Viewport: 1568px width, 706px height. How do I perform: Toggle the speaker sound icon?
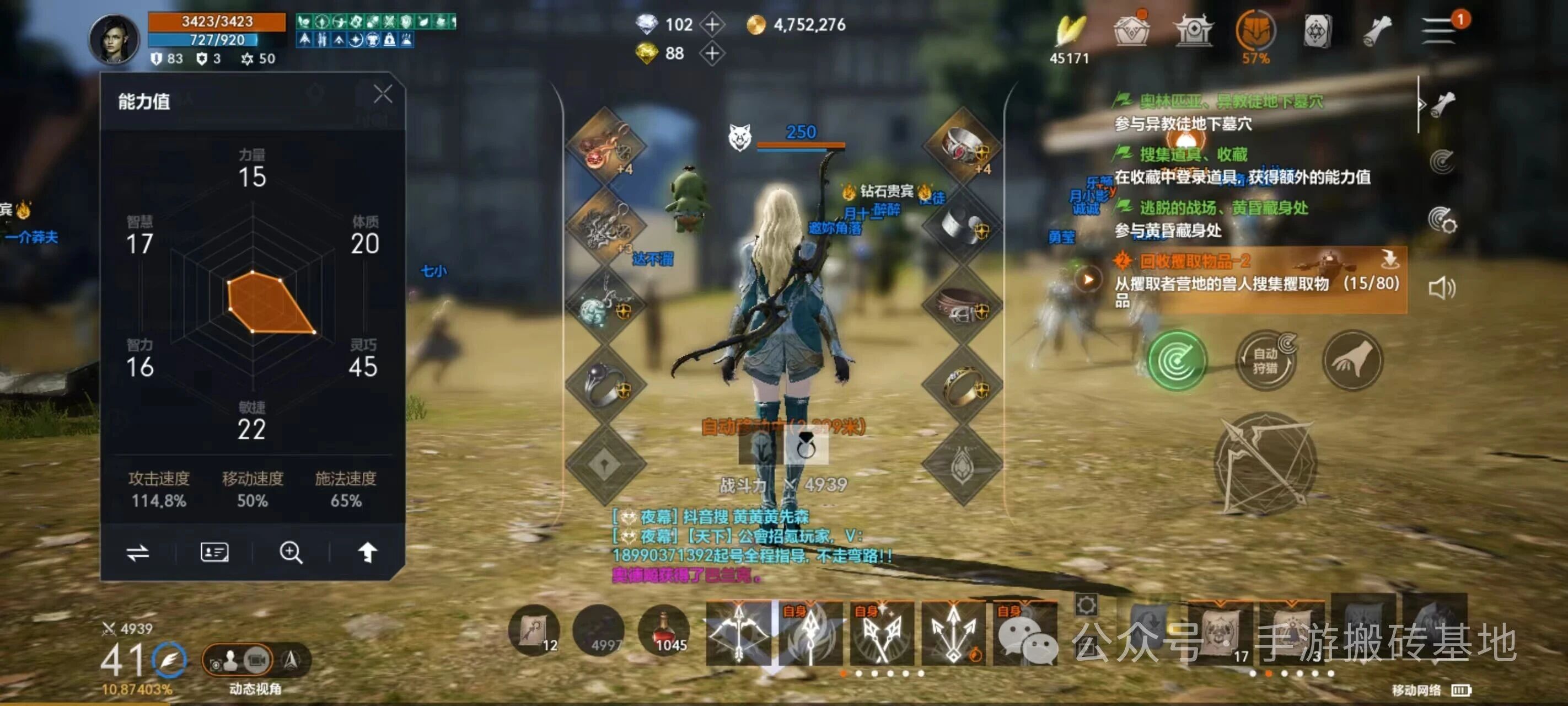coord(1441,288)
